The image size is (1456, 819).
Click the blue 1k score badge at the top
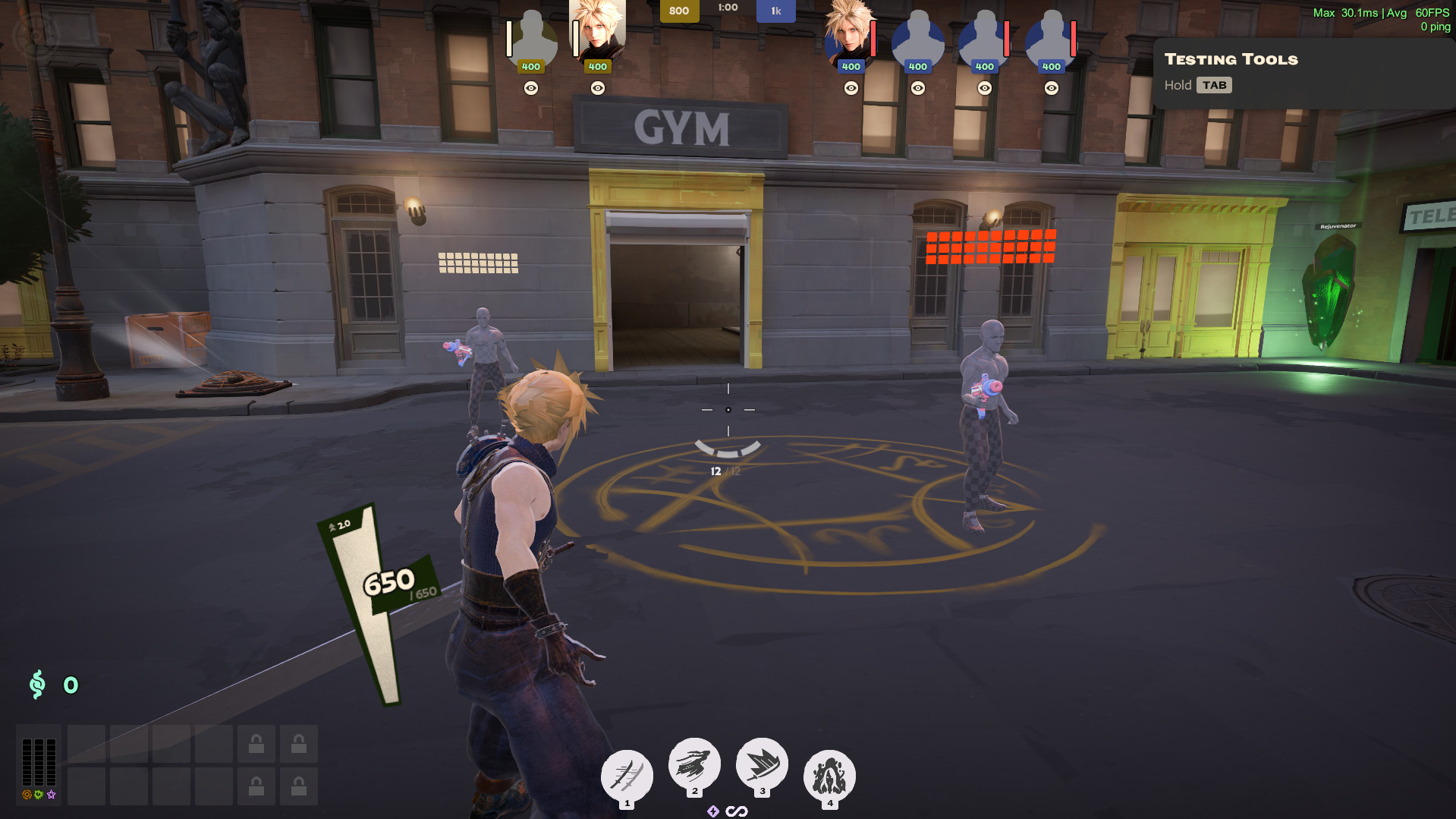click(x=775, y=11)
